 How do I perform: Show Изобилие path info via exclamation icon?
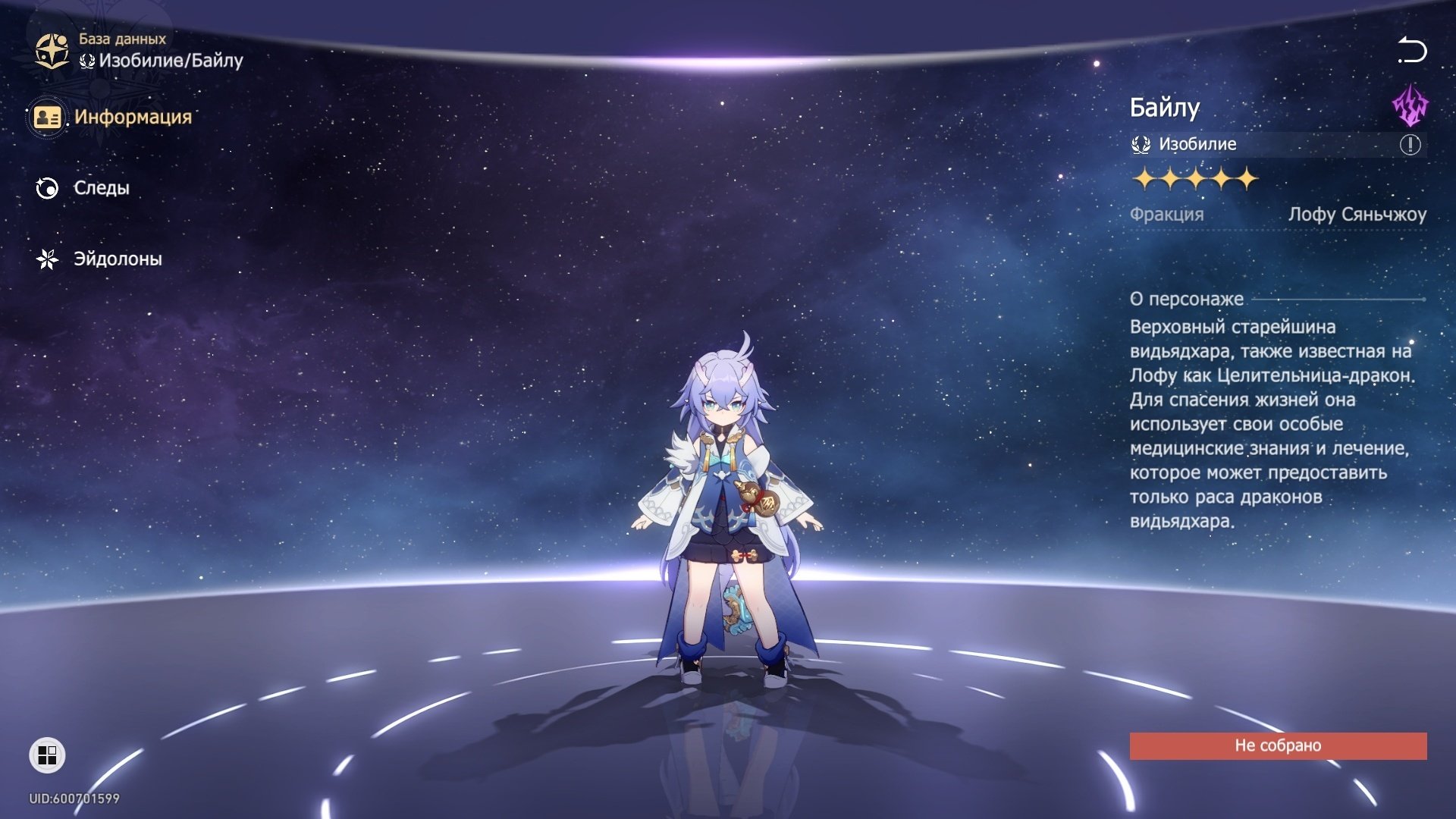coord(1410,145)
